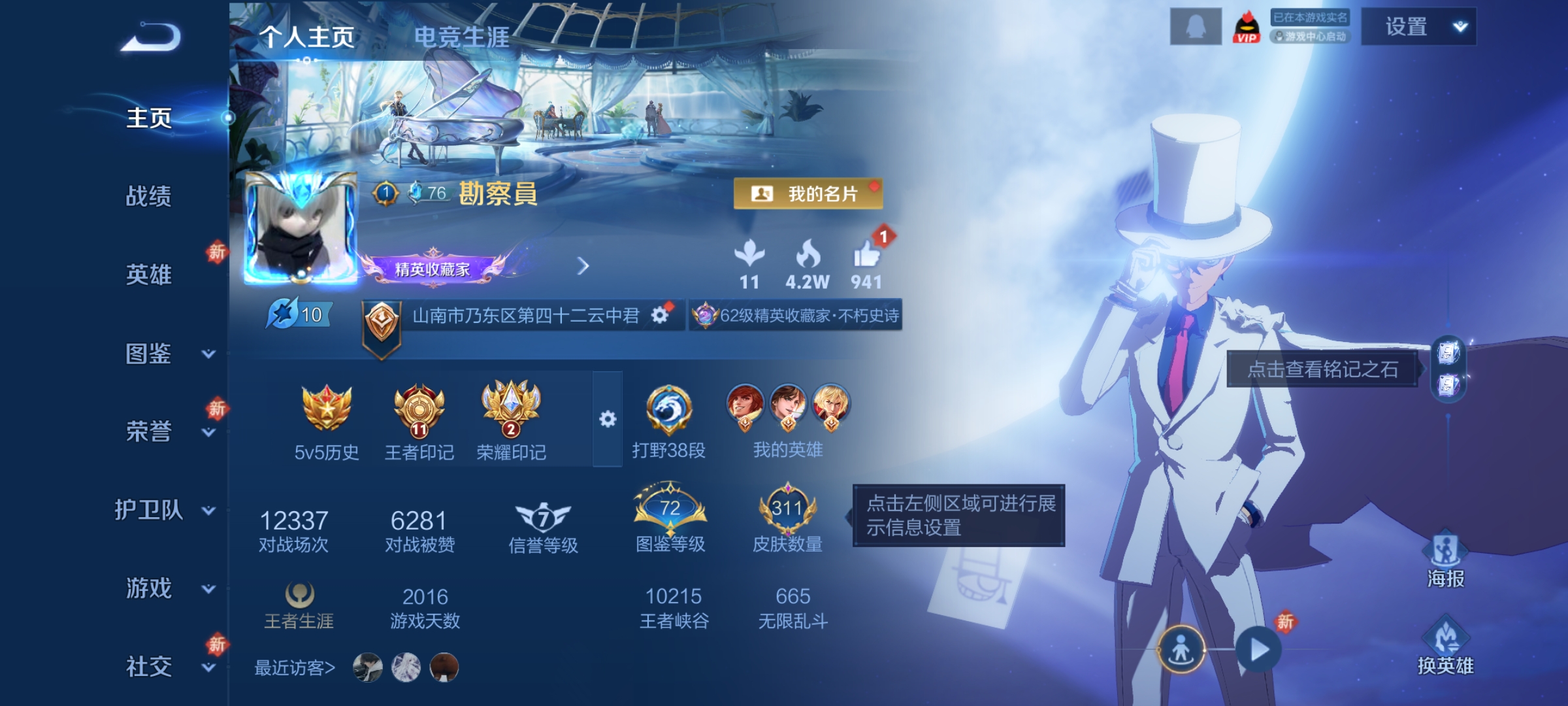Select 战绩 in the left sidebar

click(x=149, y=197)
